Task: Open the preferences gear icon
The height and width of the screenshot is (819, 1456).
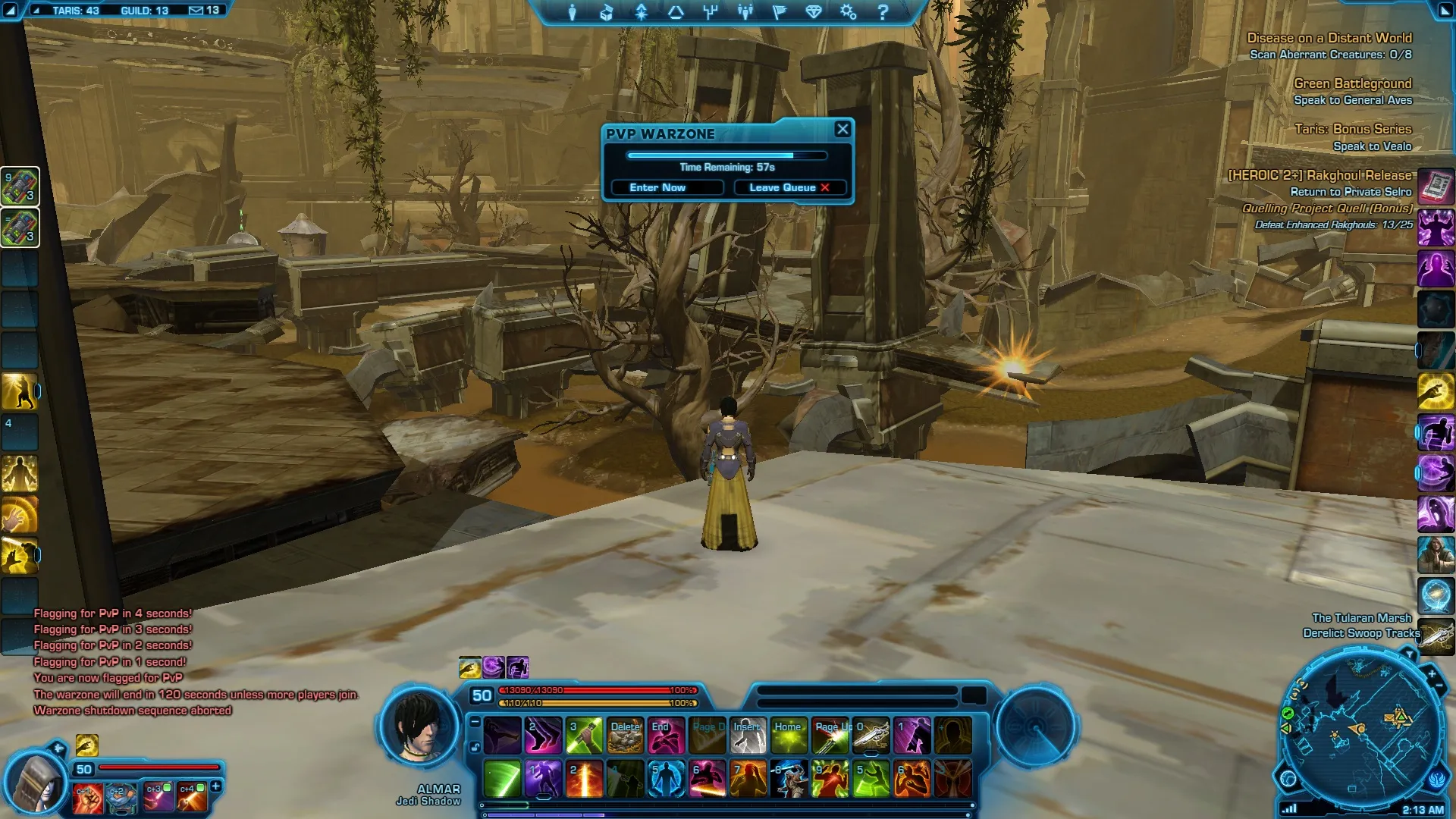Action: coord(848,12)
